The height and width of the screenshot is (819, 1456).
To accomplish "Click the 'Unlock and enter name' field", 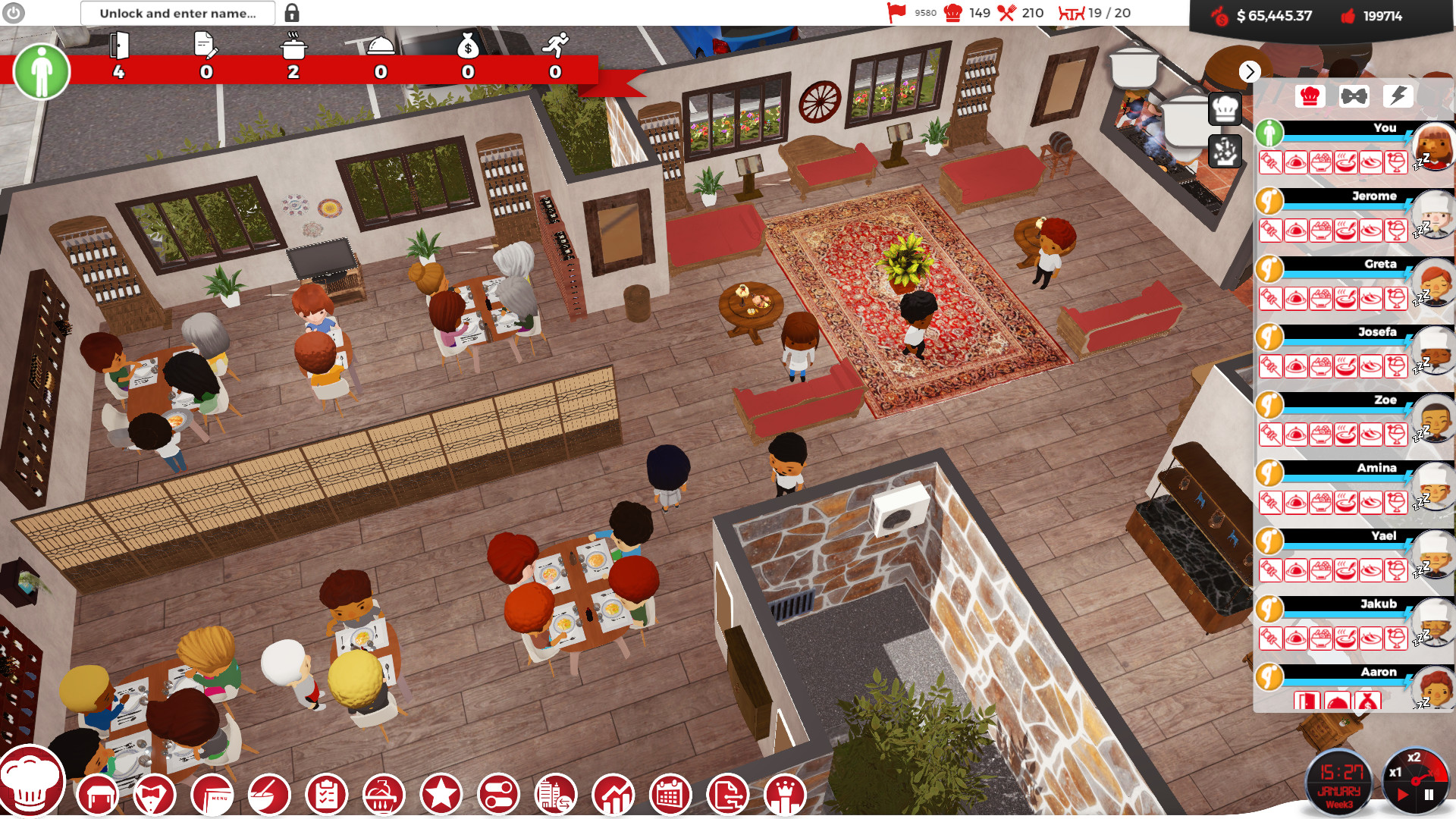I will (x=178, y=13).
